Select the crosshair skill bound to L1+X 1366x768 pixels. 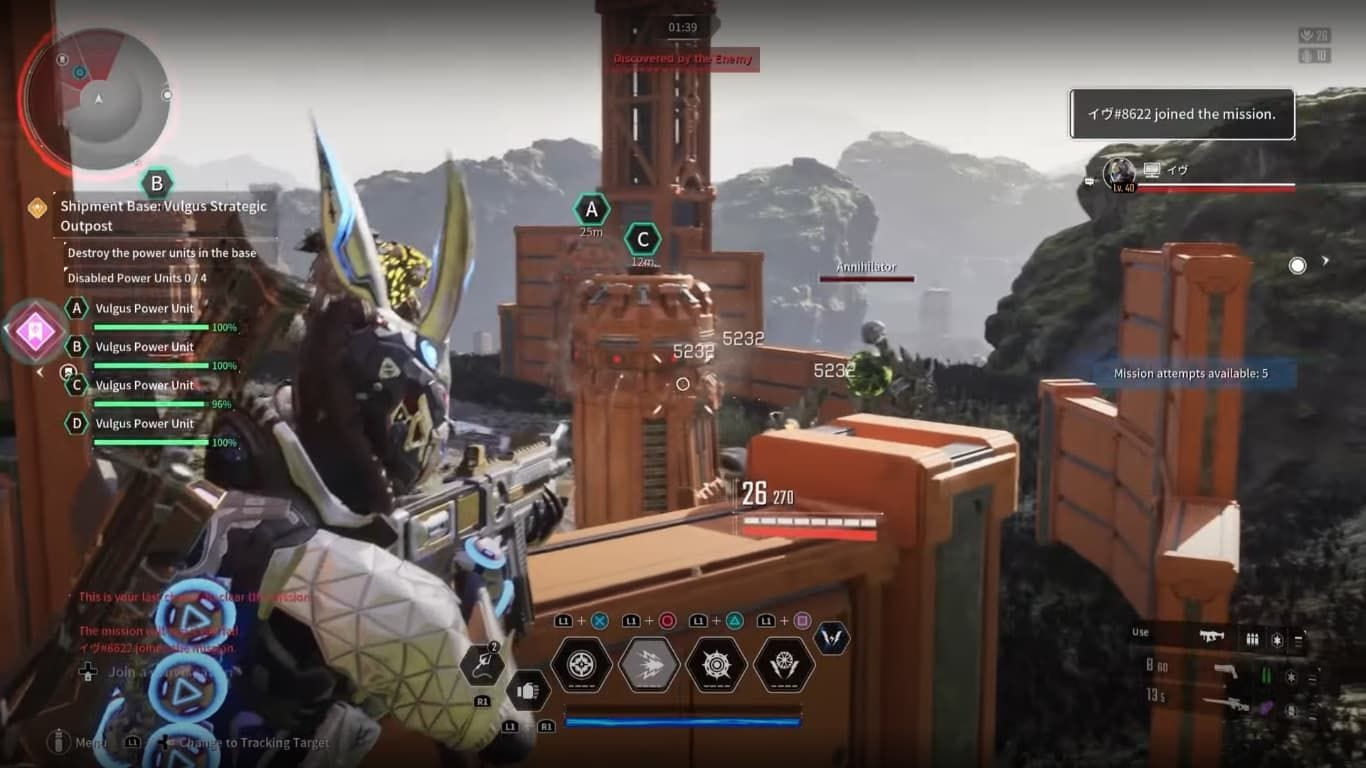point(582,666)
